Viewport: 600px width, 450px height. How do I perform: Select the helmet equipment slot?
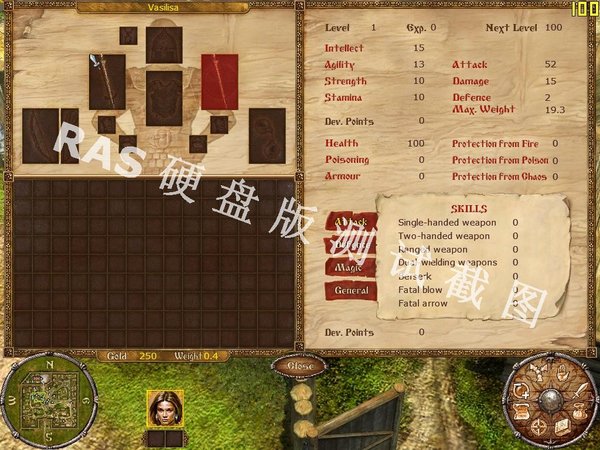[164, 45]
